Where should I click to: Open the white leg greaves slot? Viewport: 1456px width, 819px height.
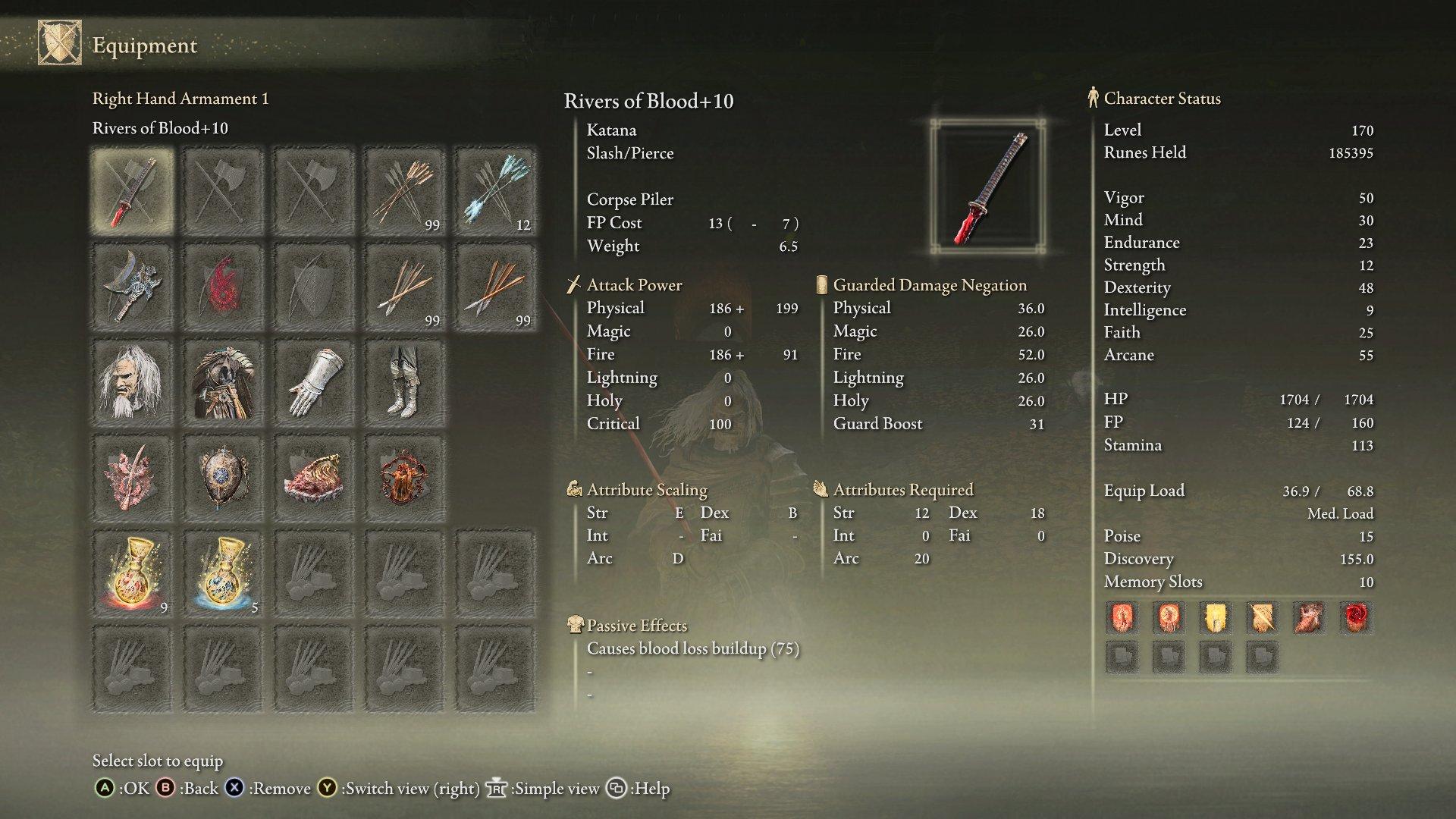pos(404,382)
